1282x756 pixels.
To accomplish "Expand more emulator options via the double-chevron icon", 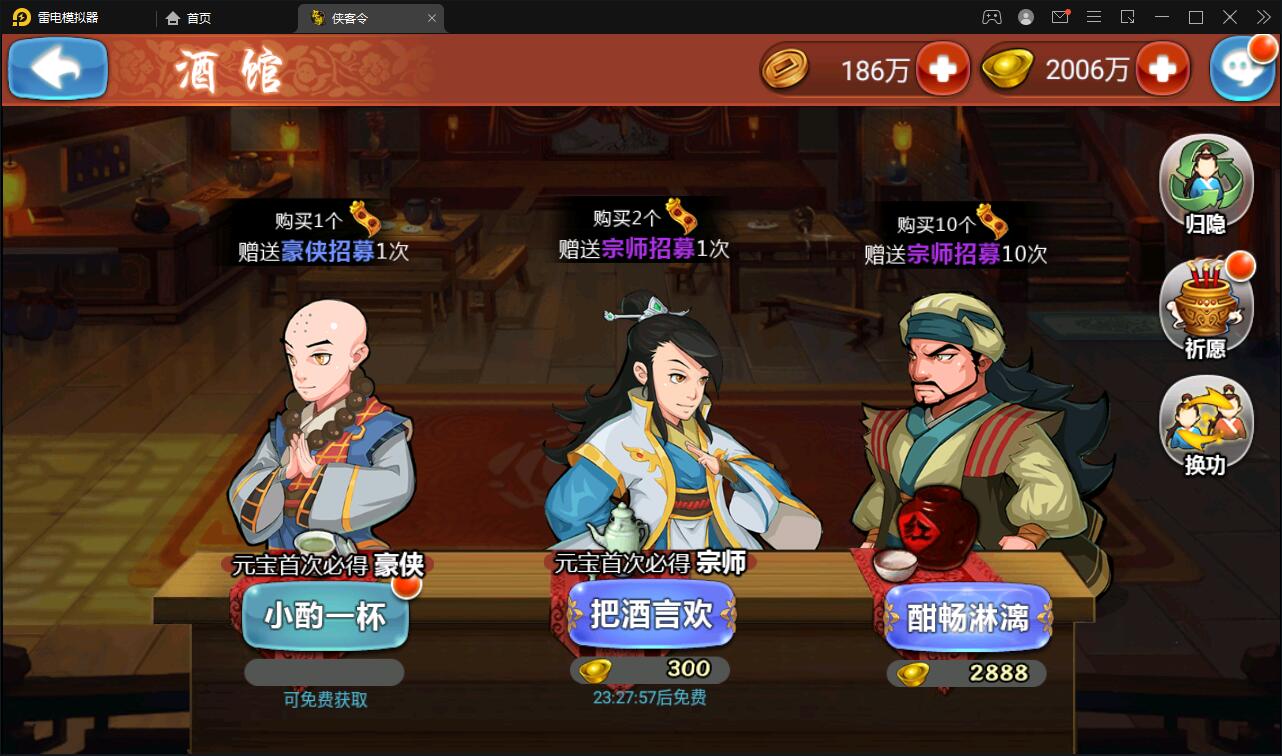I will pyautogui.click(x=1262, y=17).
